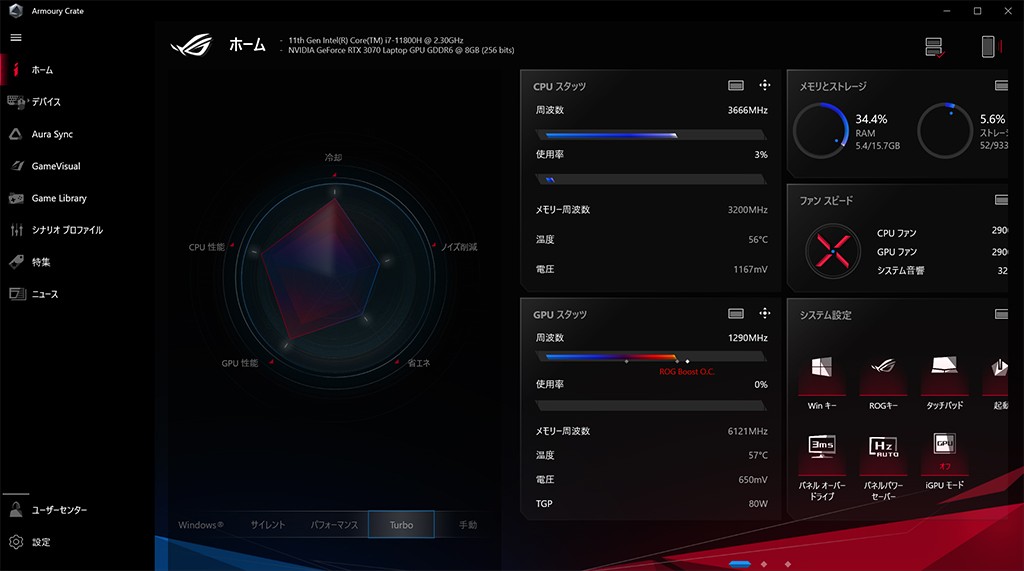1024x571 pixels.
Task: Switch to the サイレント operating mode
Action: [267, 525]
